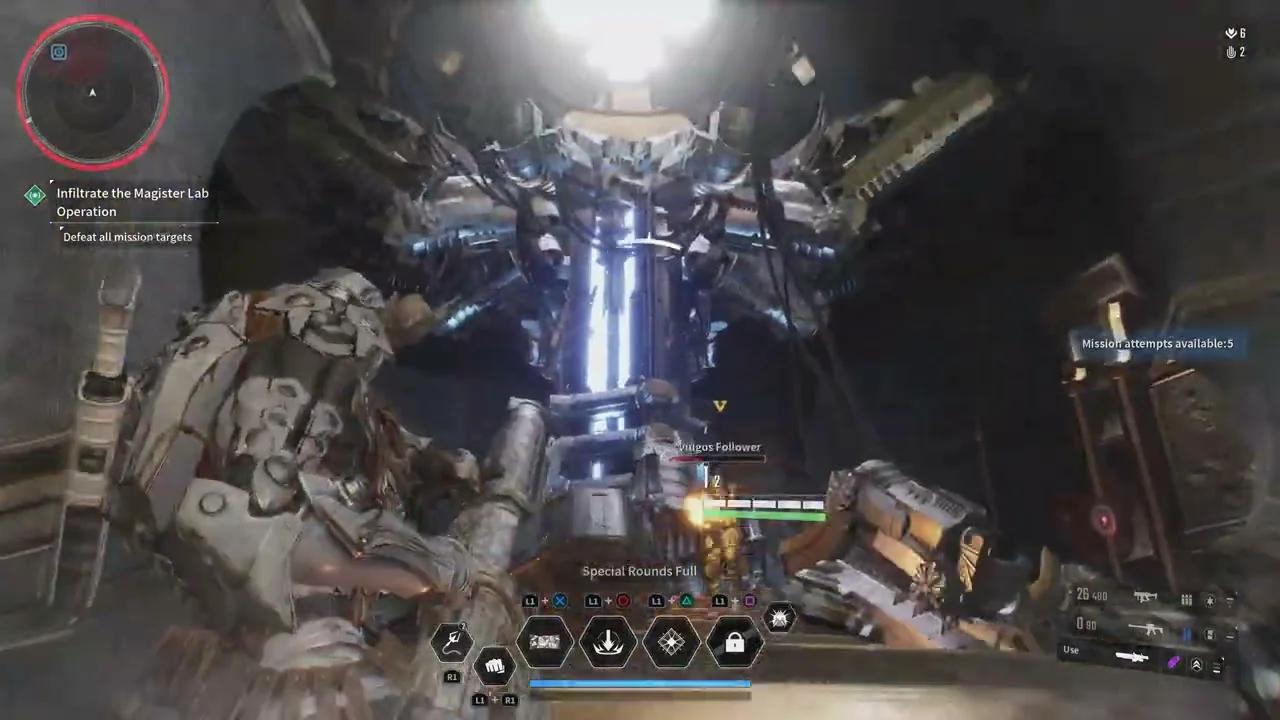Viewport: 1280px width, 720px height.
Task: Toggle the purple consumable item slot
Action: (1174, 662)
